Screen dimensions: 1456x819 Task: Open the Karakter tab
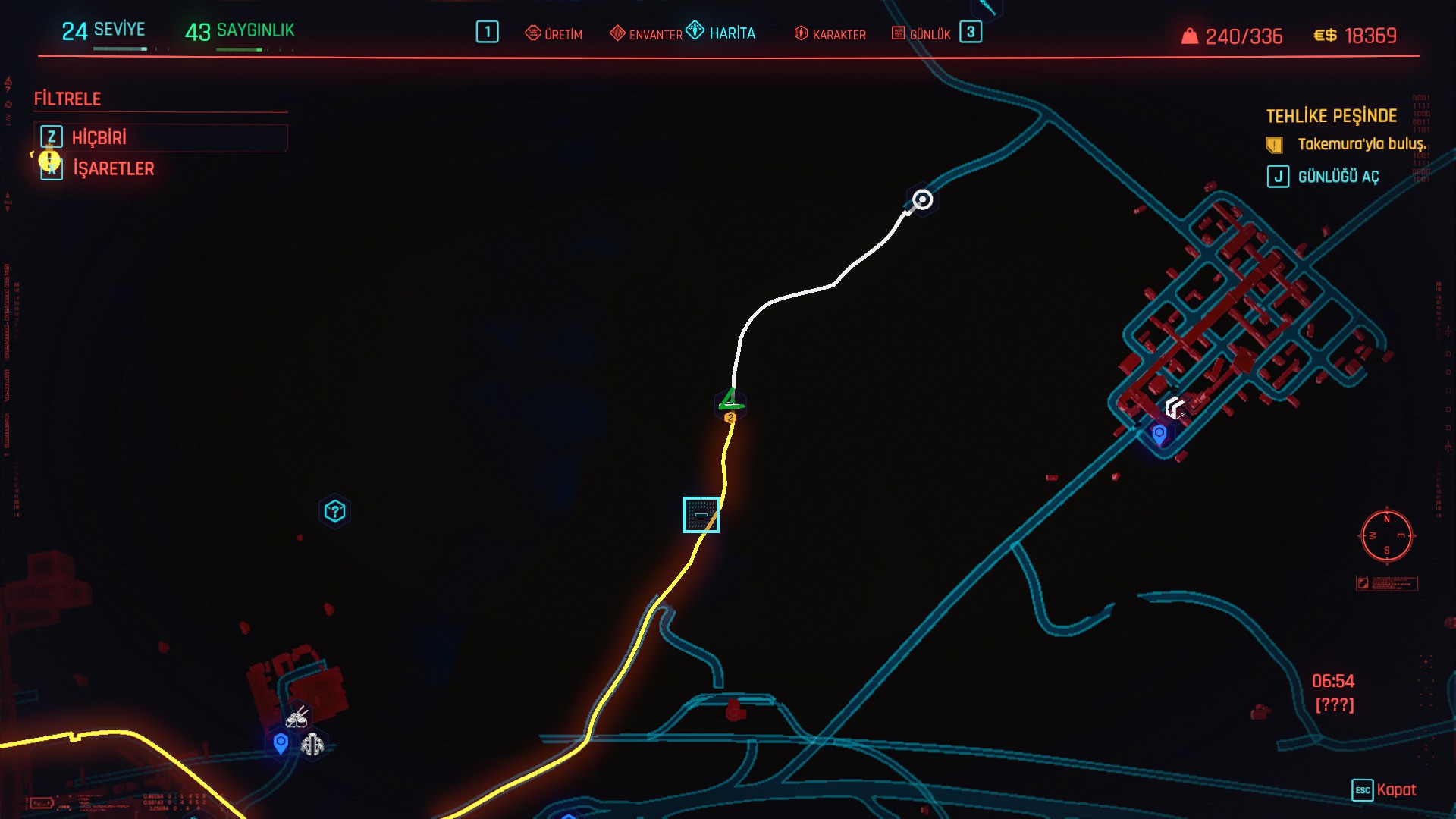[x=830, y=34]
